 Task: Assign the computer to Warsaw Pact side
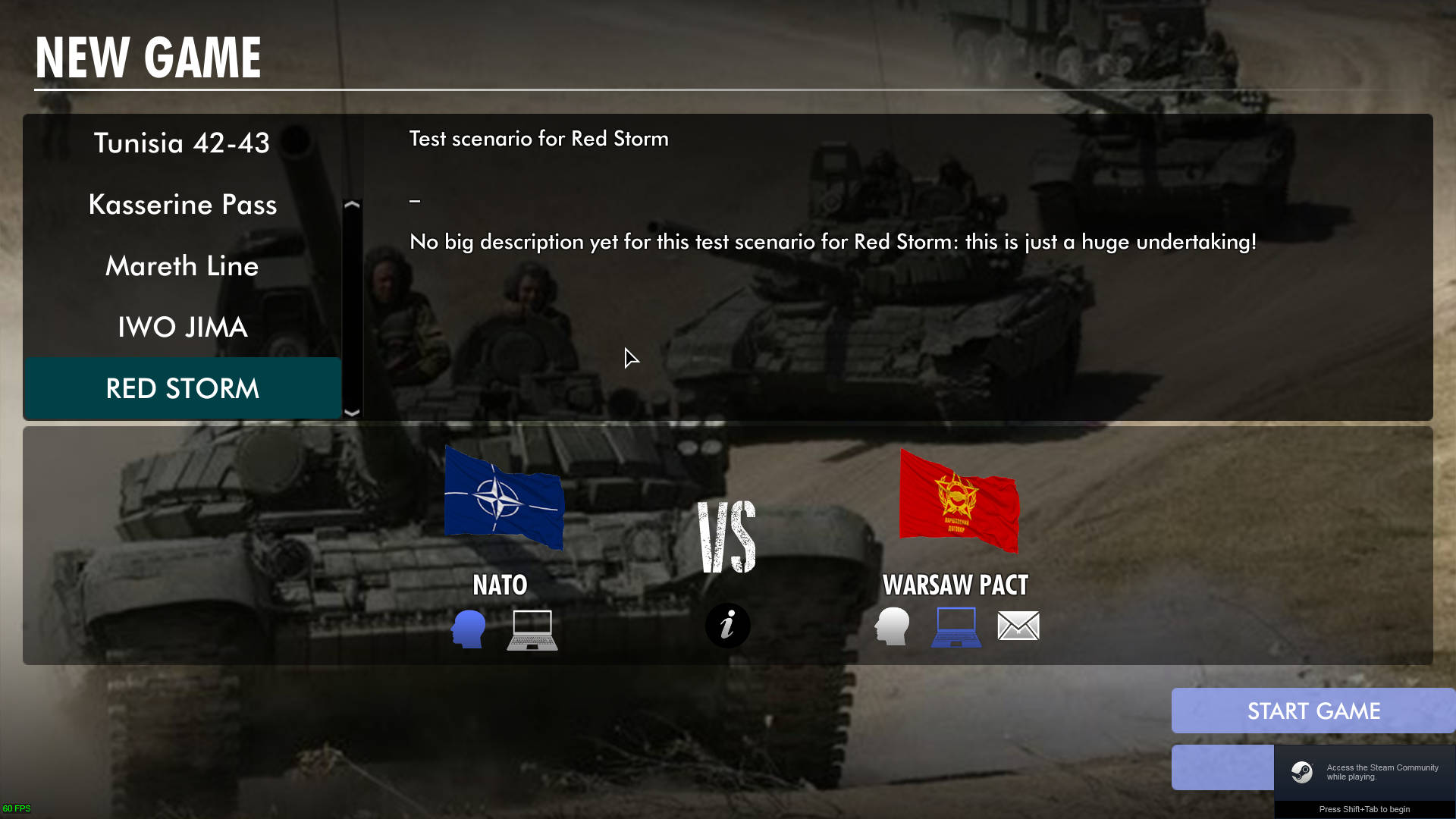[955, 628]
